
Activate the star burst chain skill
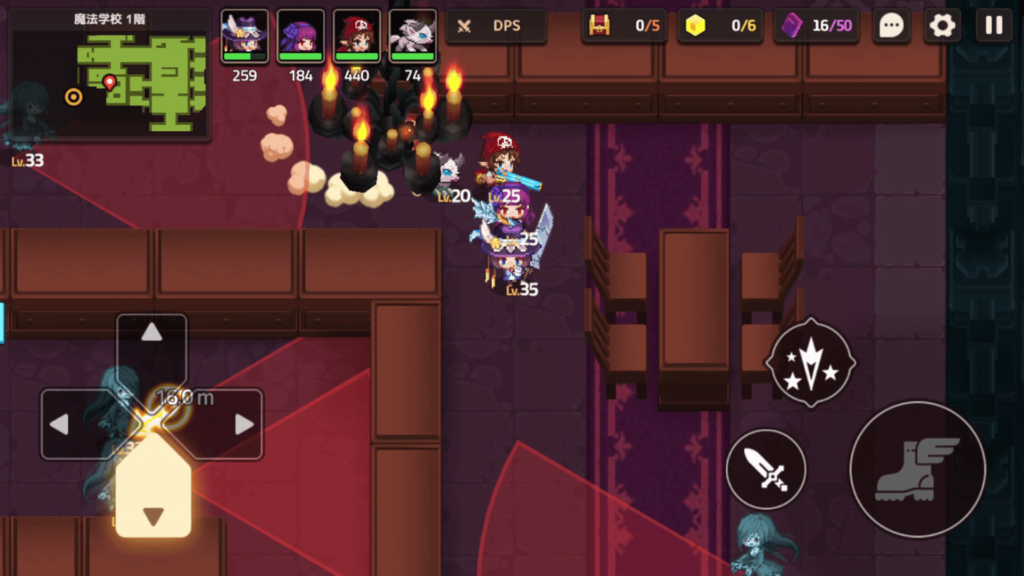pos(810,361)
